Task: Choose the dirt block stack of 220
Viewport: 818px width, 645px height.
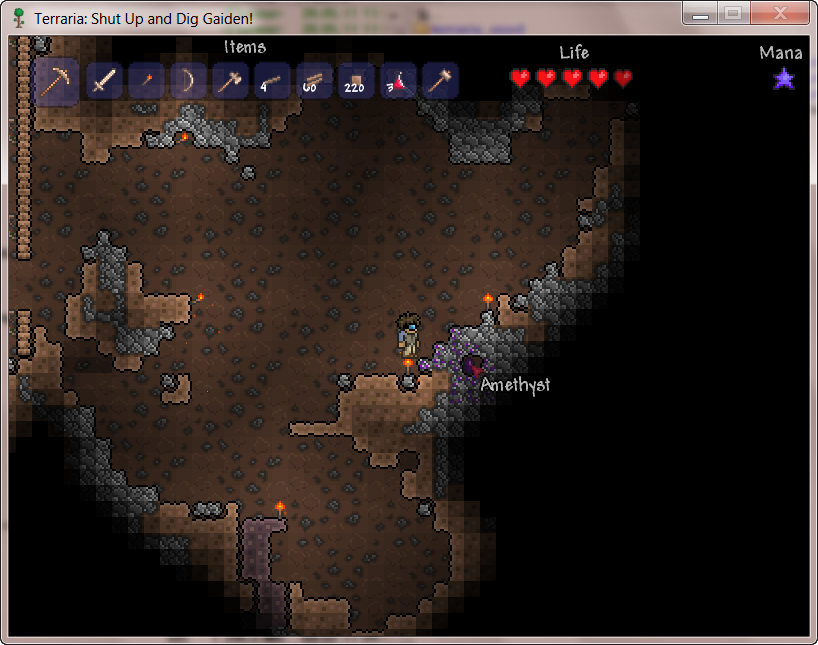Action: (356, 81)
